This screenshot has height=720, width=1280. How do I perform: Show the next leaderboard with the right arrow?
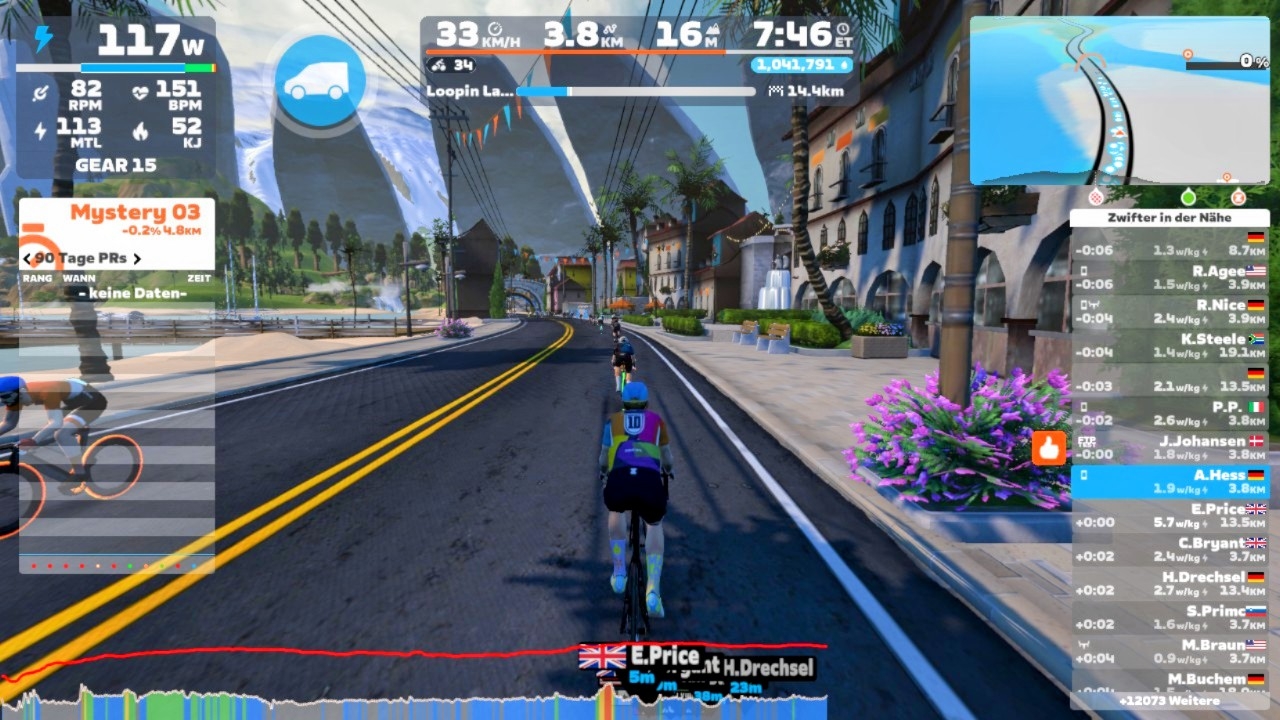[x=137, y=259]
